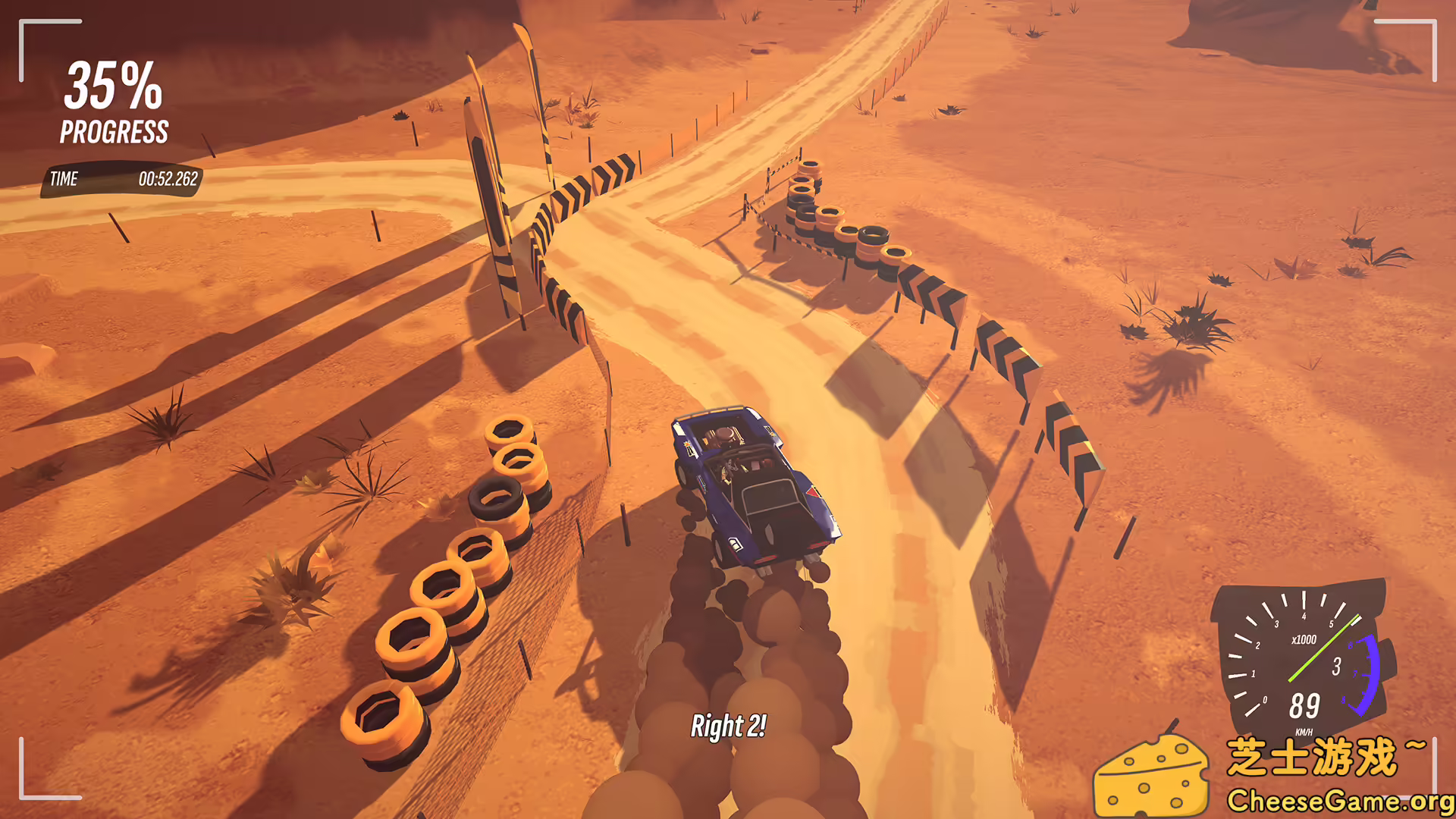Viewport: 1456px width, 819px height.
Task: Click the 35% progress indicator
Action: [x=114, y=87]
